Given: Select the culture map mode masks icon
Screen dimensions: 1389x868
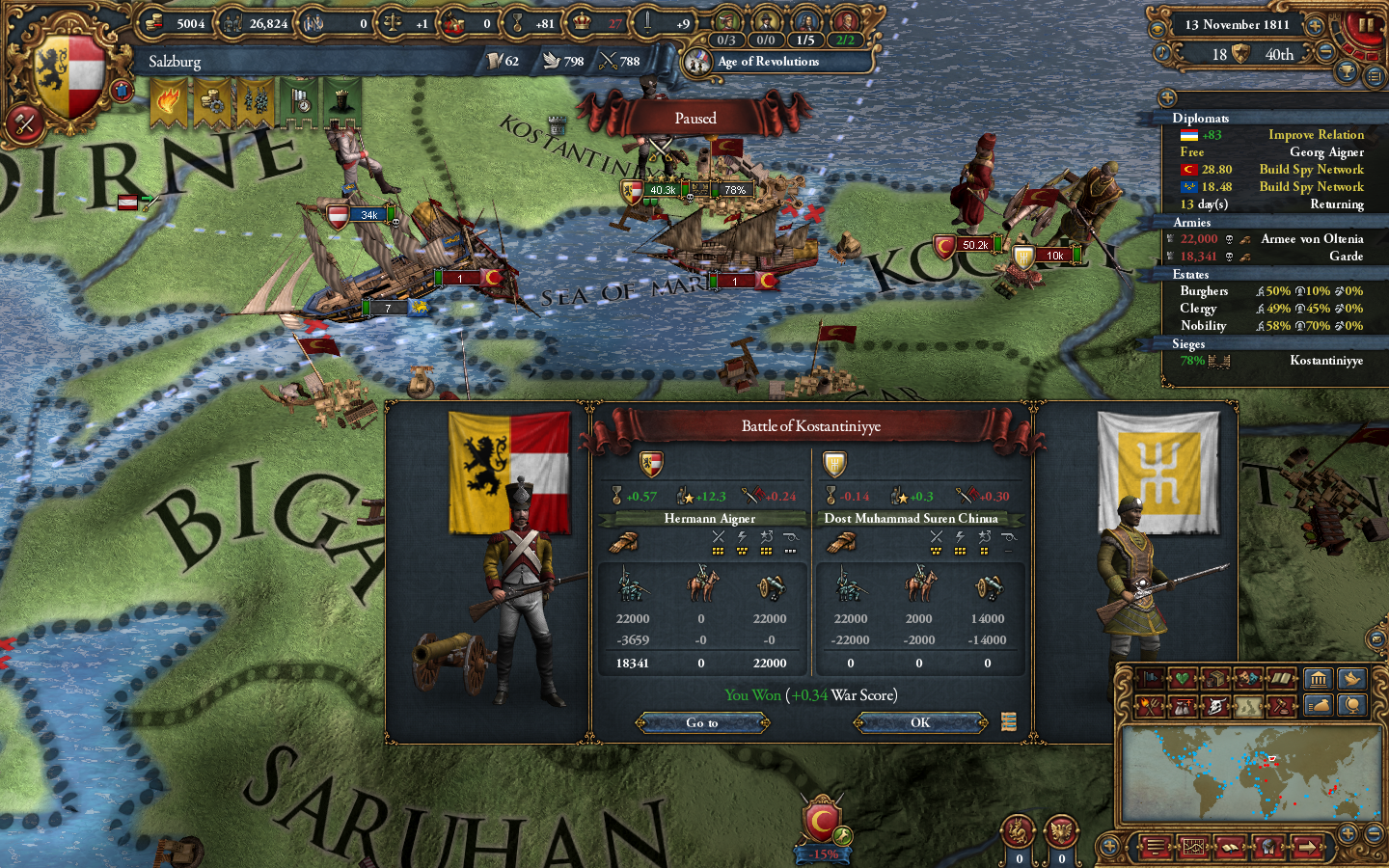Looking at the screenshot, I should point(1247,679).
